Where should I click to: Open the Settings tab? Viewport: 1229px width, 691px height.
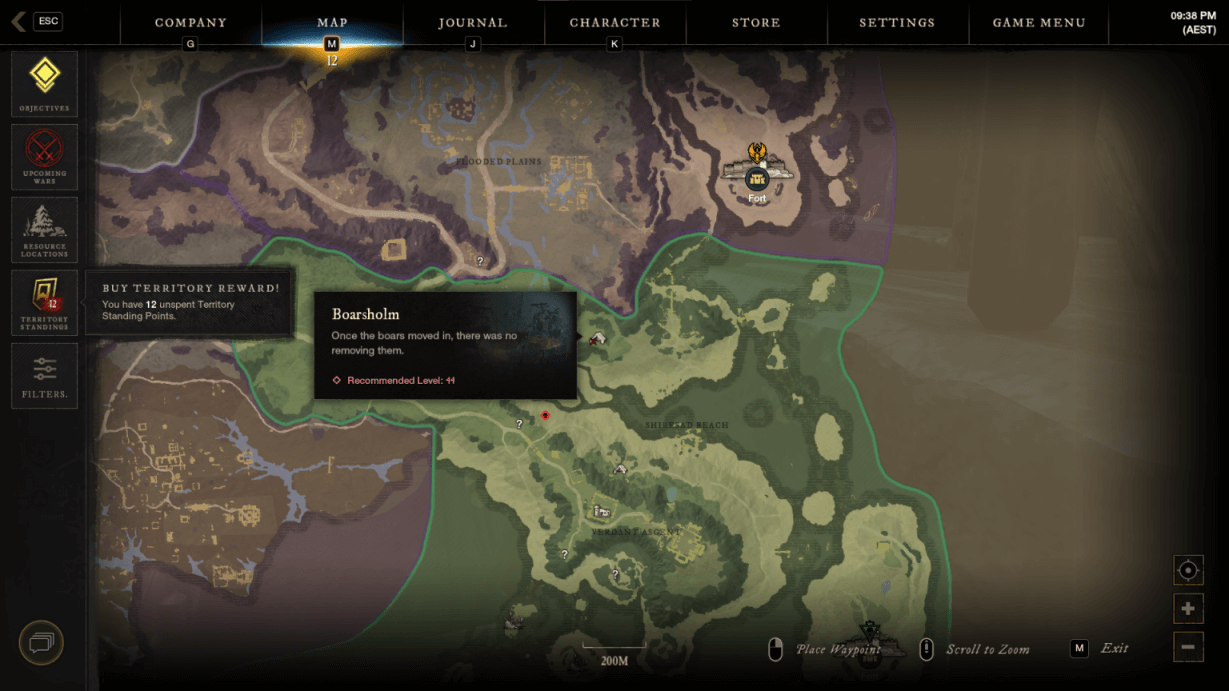click(x=897, y=22)
